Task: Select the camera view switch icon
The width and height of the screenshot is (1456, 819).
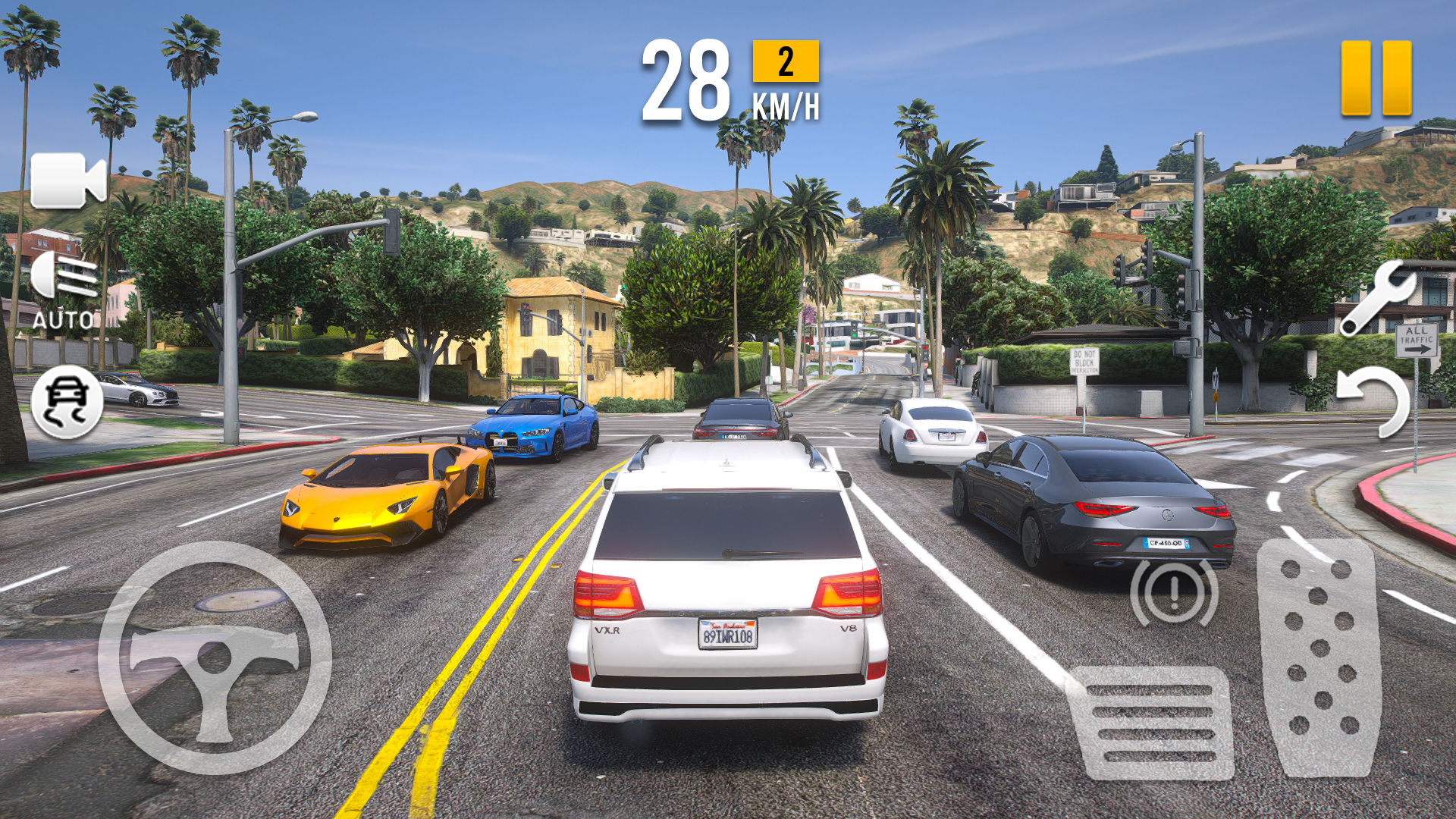Action: [67, 178]
